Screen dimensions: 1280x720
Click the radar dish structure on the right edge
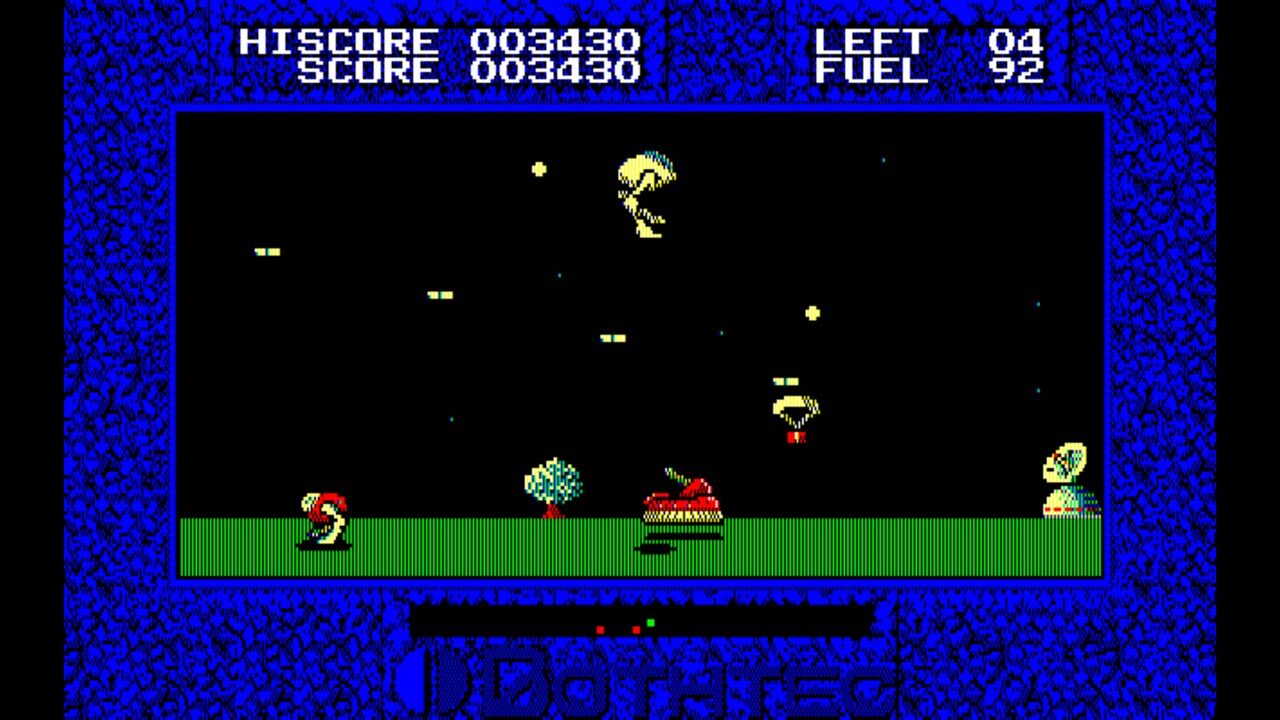1066,475
